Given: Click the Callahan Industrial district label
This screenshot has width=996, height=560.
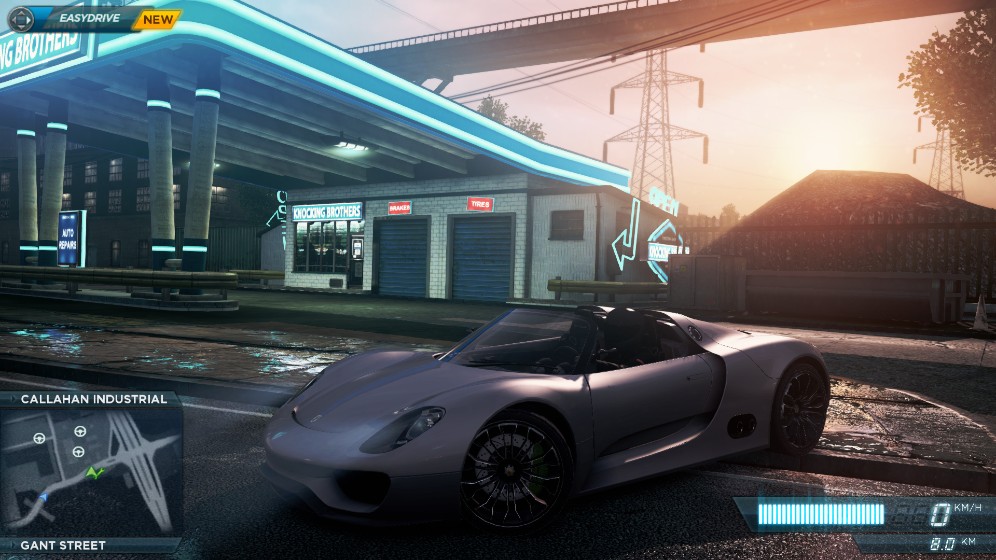Looking at the screenshot, I should pos(93,399).
